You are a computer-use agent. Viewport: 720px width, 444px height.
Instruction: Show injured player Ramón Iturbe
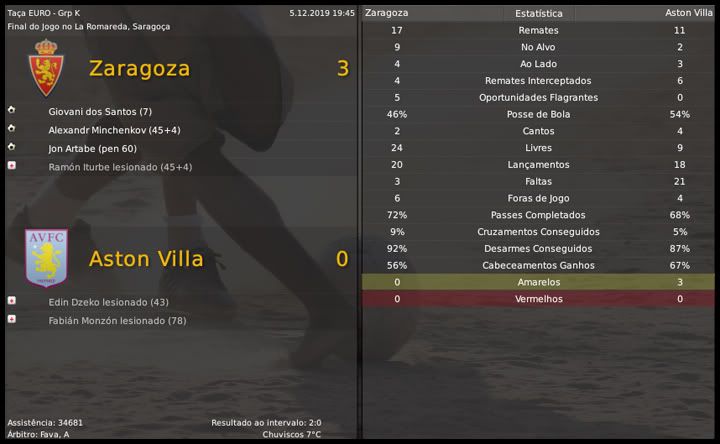pos(120,166)
